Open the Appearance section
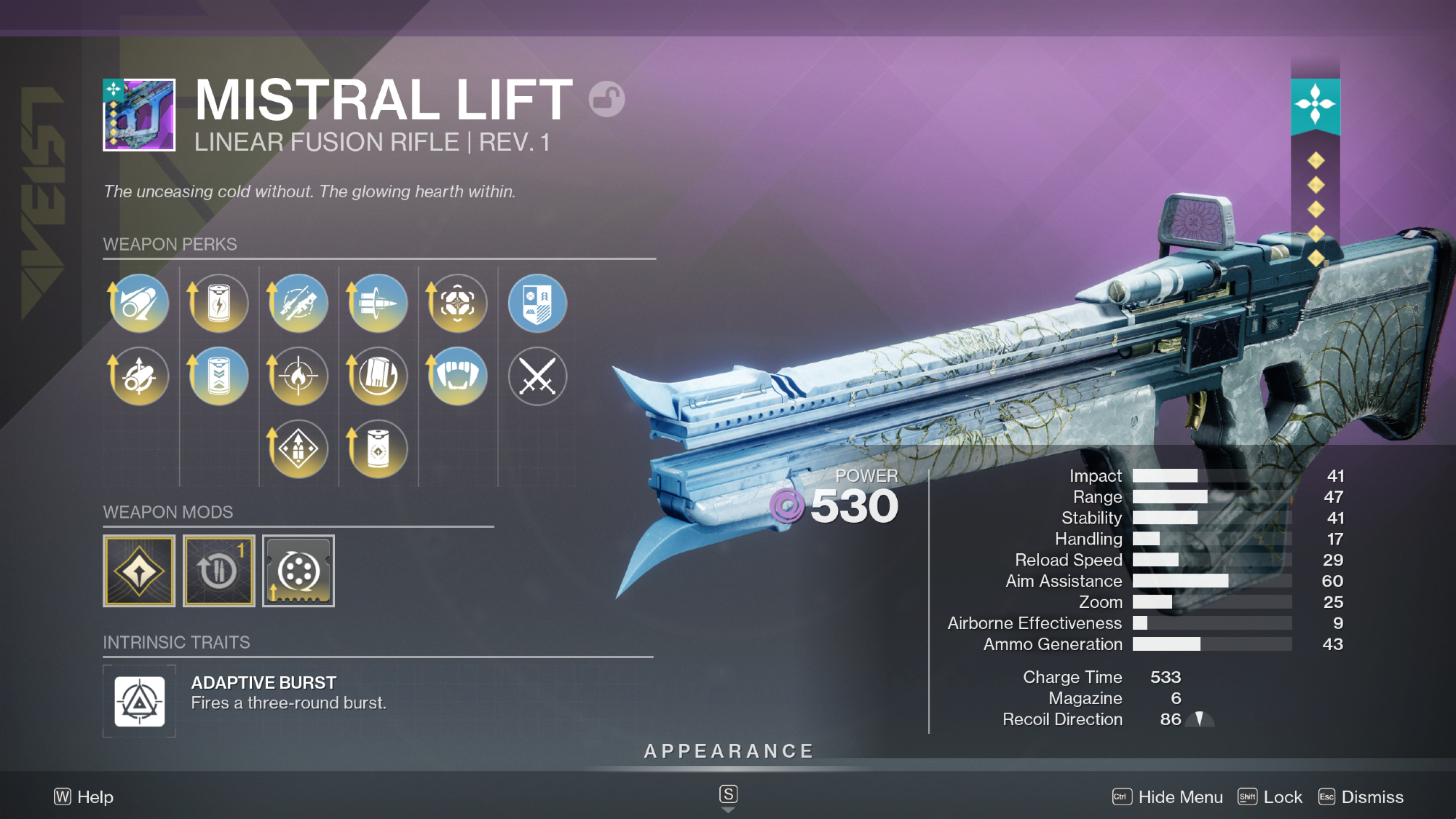Viewport: 1456px width, 819px height. pyautogui.click(x=729, y=751)
